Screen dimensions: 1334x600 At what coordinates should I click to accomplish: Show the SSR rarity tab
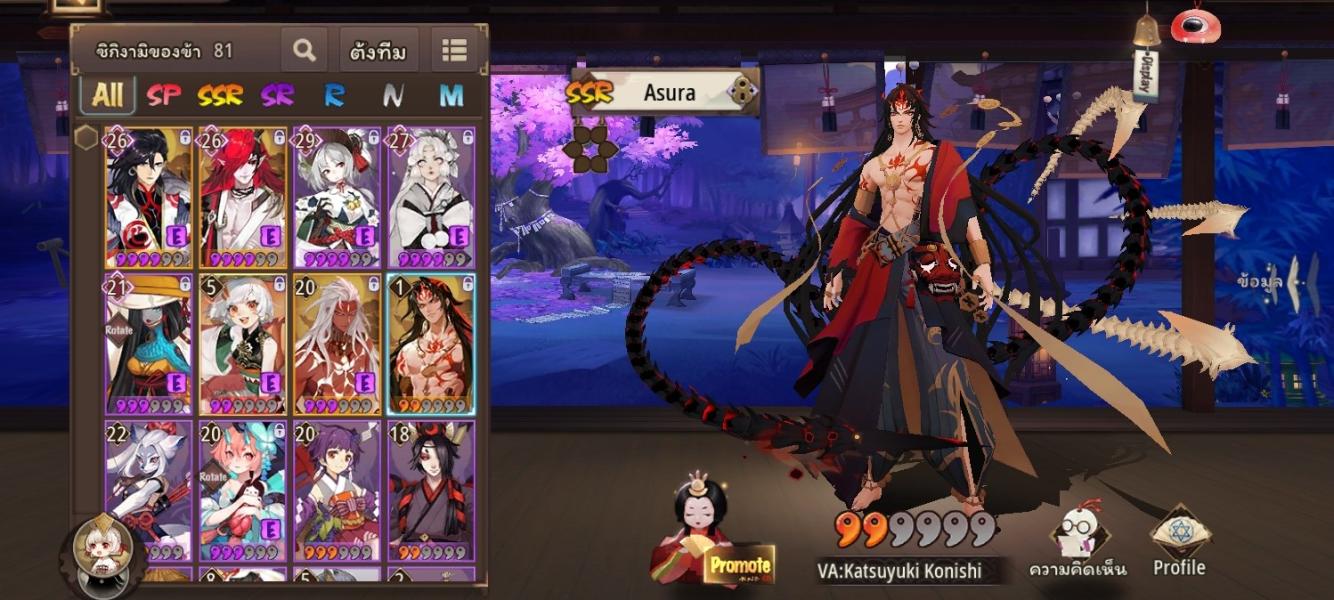[220, 95]
